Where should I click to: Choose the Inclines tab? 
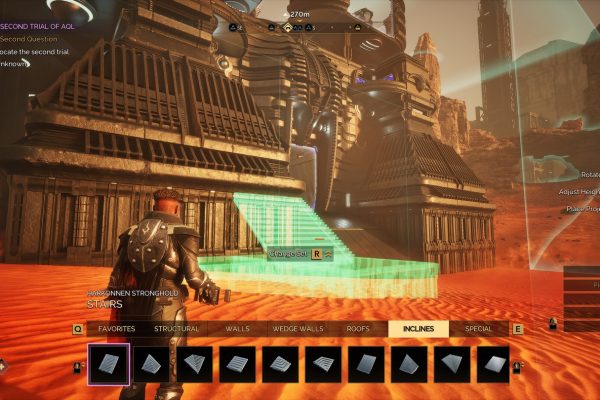pos(418,328)
